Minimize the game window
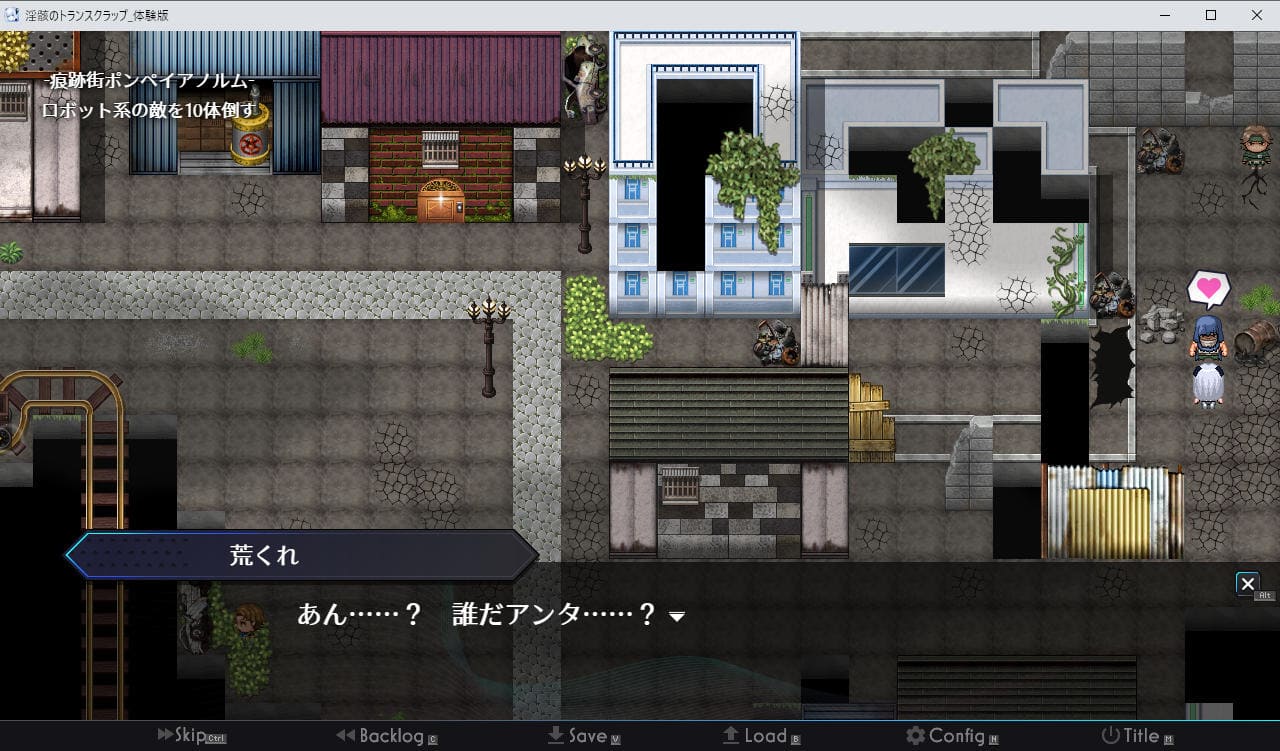 1165,15
